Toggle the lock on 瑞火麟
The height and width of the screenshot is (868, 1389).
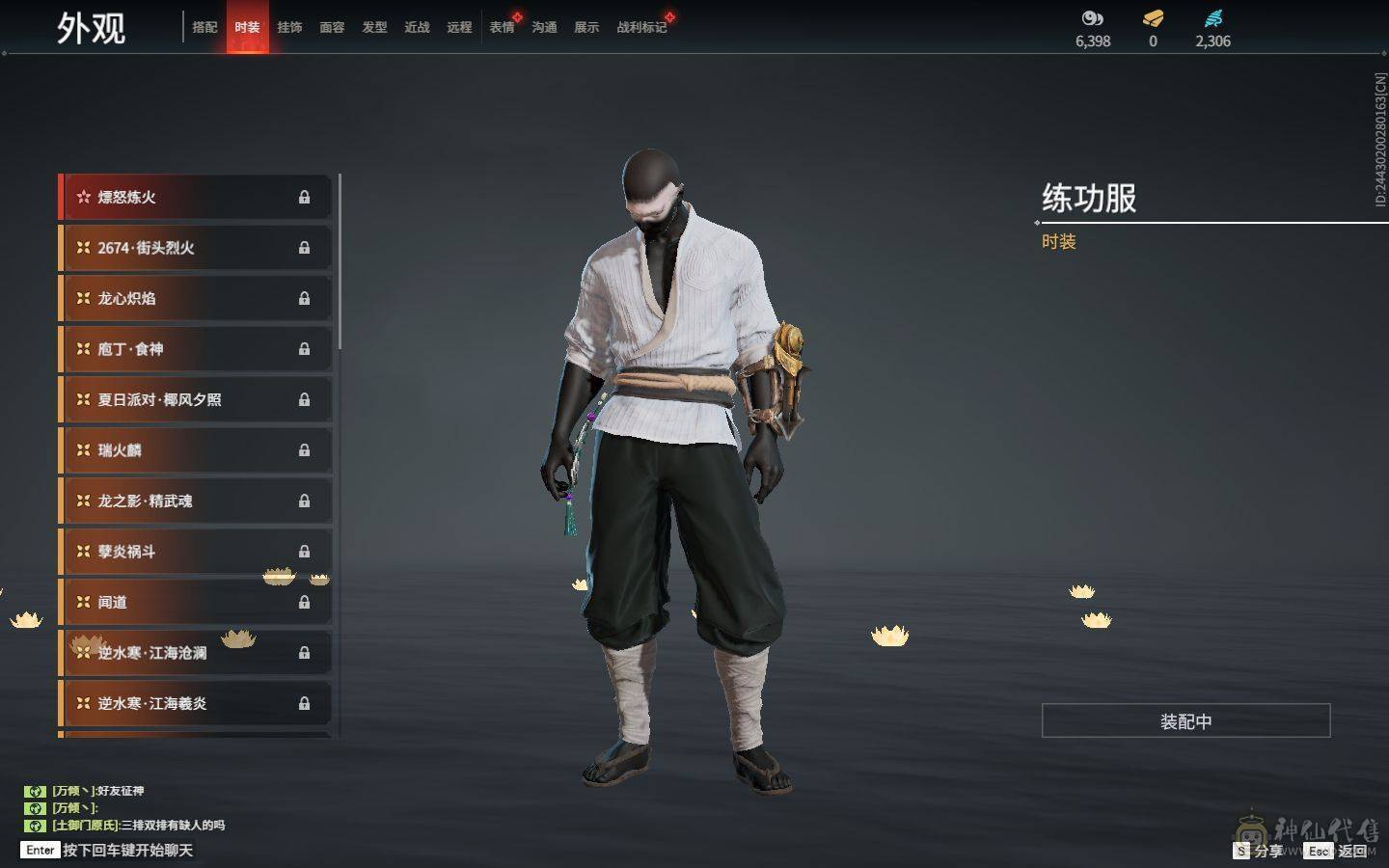(x=304, y=450)
